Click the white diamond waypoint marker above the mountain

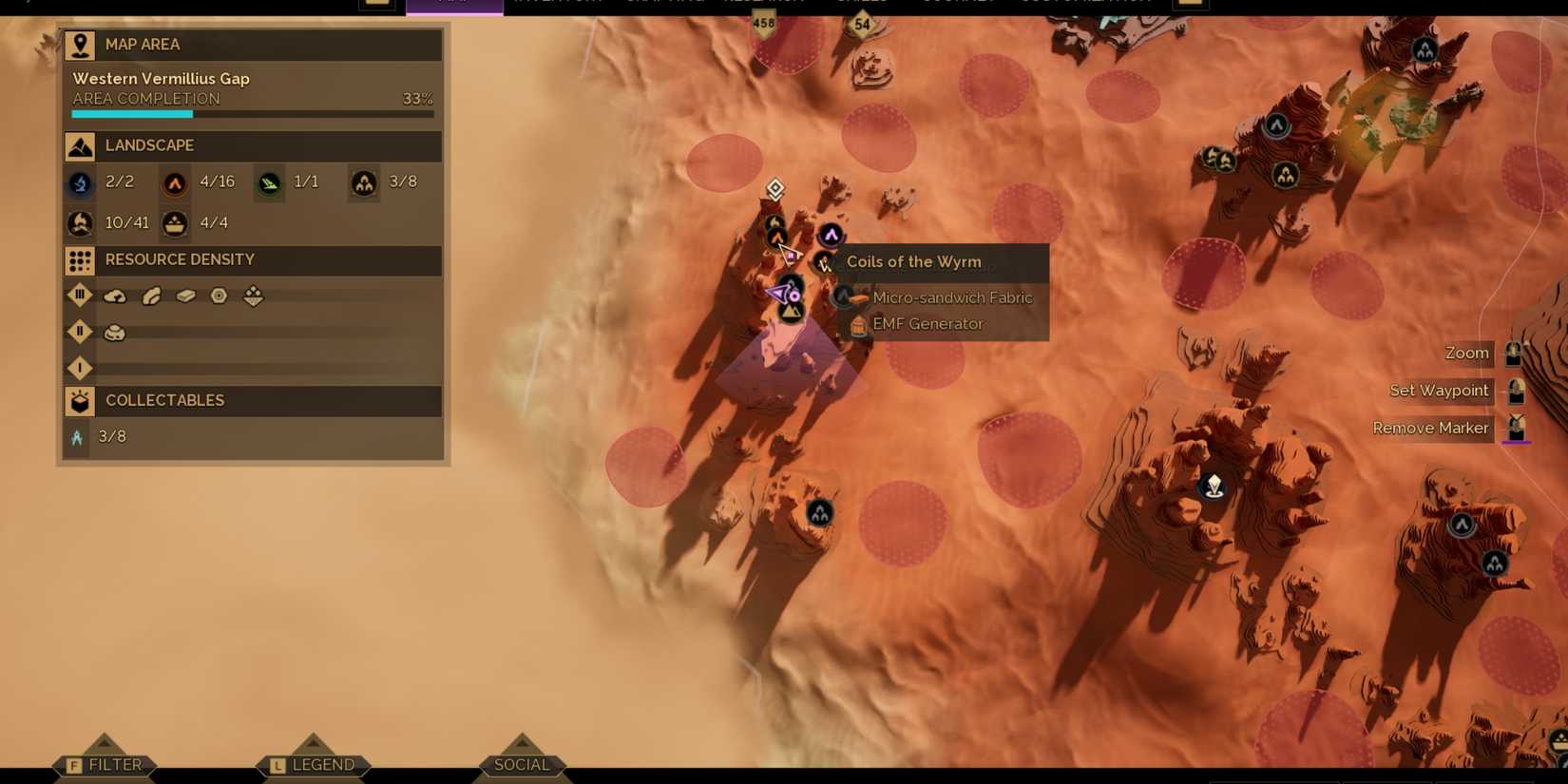coord(774,189)
